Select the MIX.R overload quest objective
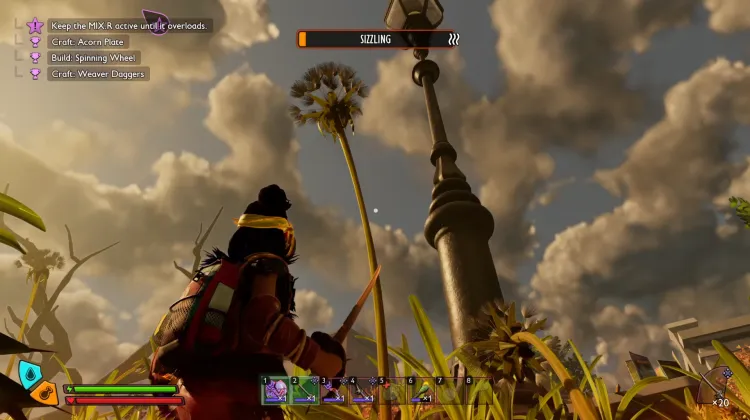Viewport: 750px width, 420px height. tap(129, 26)
